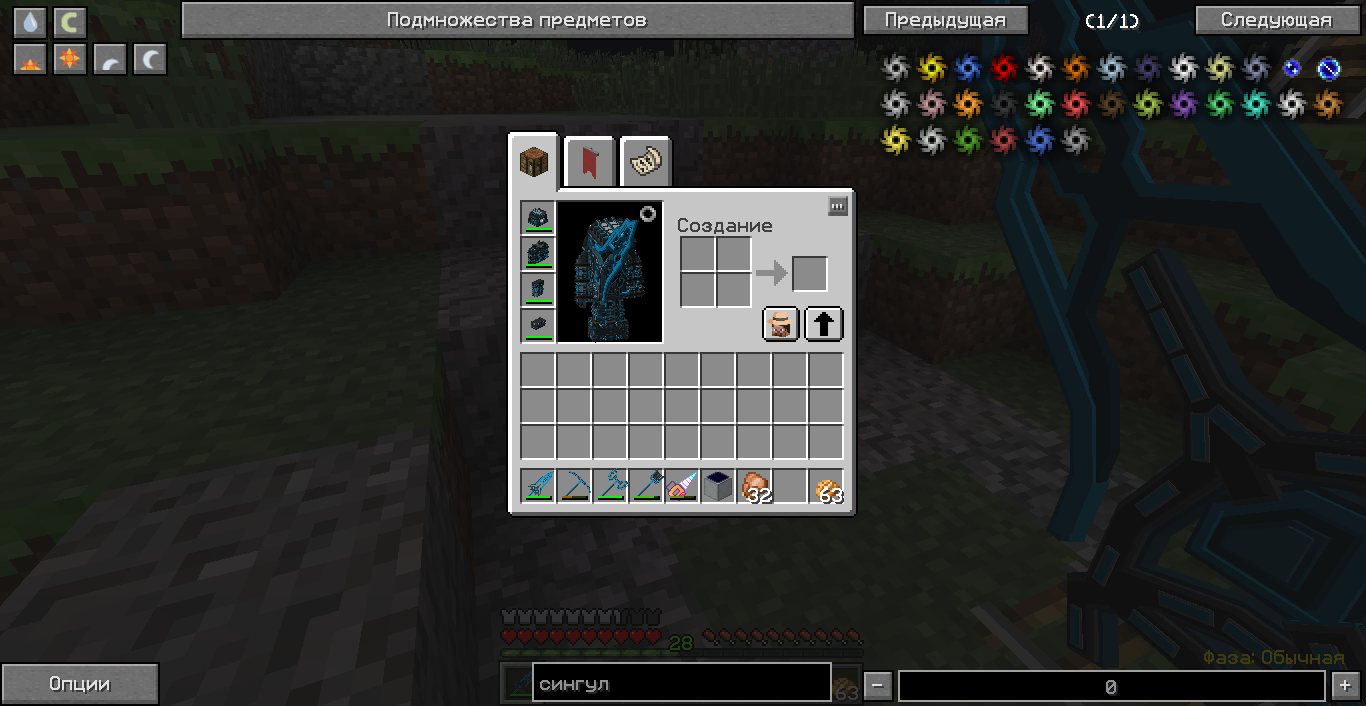Click the Подмножества предметов button

tap(517, 20)
